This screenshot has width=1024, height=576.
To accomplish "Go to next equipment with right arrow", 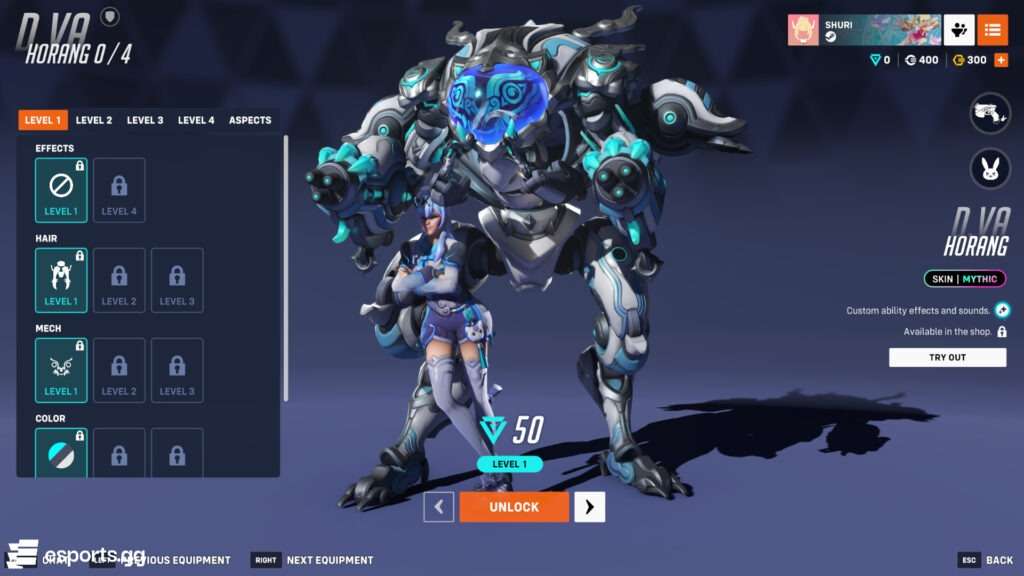I will coord(590,507).
